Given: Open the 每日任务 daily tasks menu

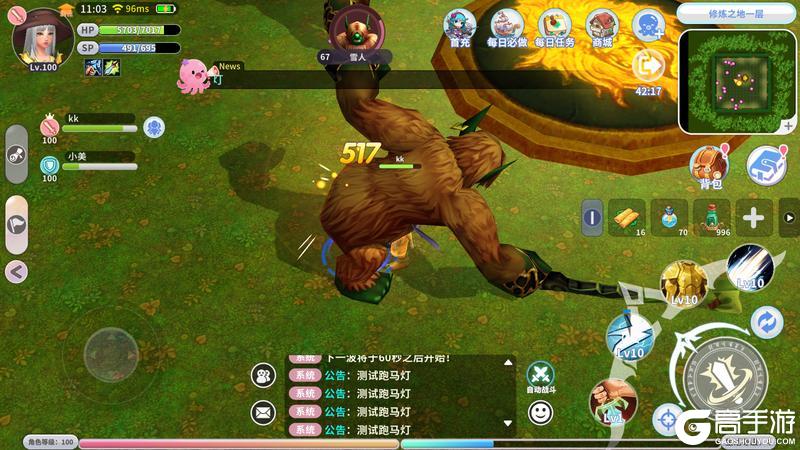Looking at the screenshot, I should [556, 25].
